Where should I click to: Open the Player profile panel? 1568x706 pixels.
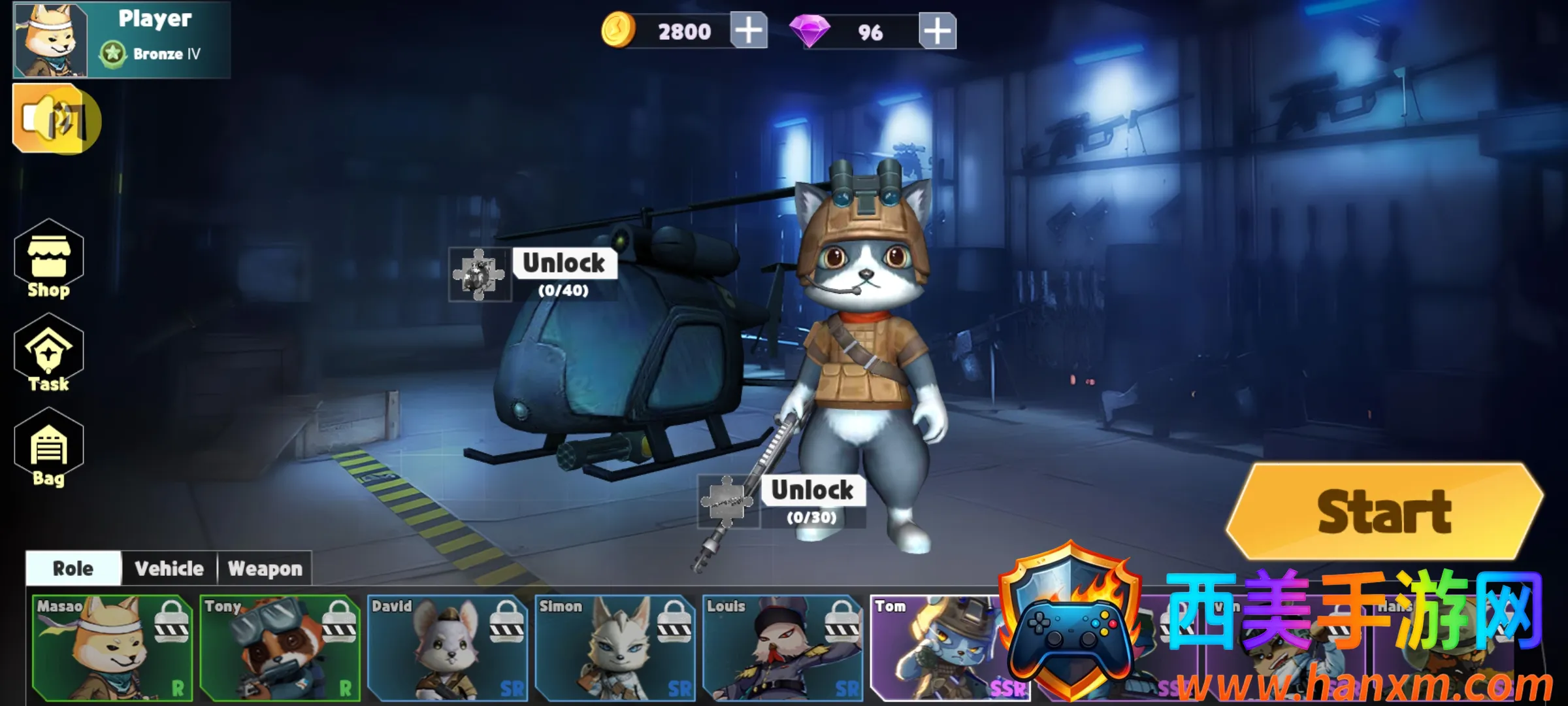122,39
